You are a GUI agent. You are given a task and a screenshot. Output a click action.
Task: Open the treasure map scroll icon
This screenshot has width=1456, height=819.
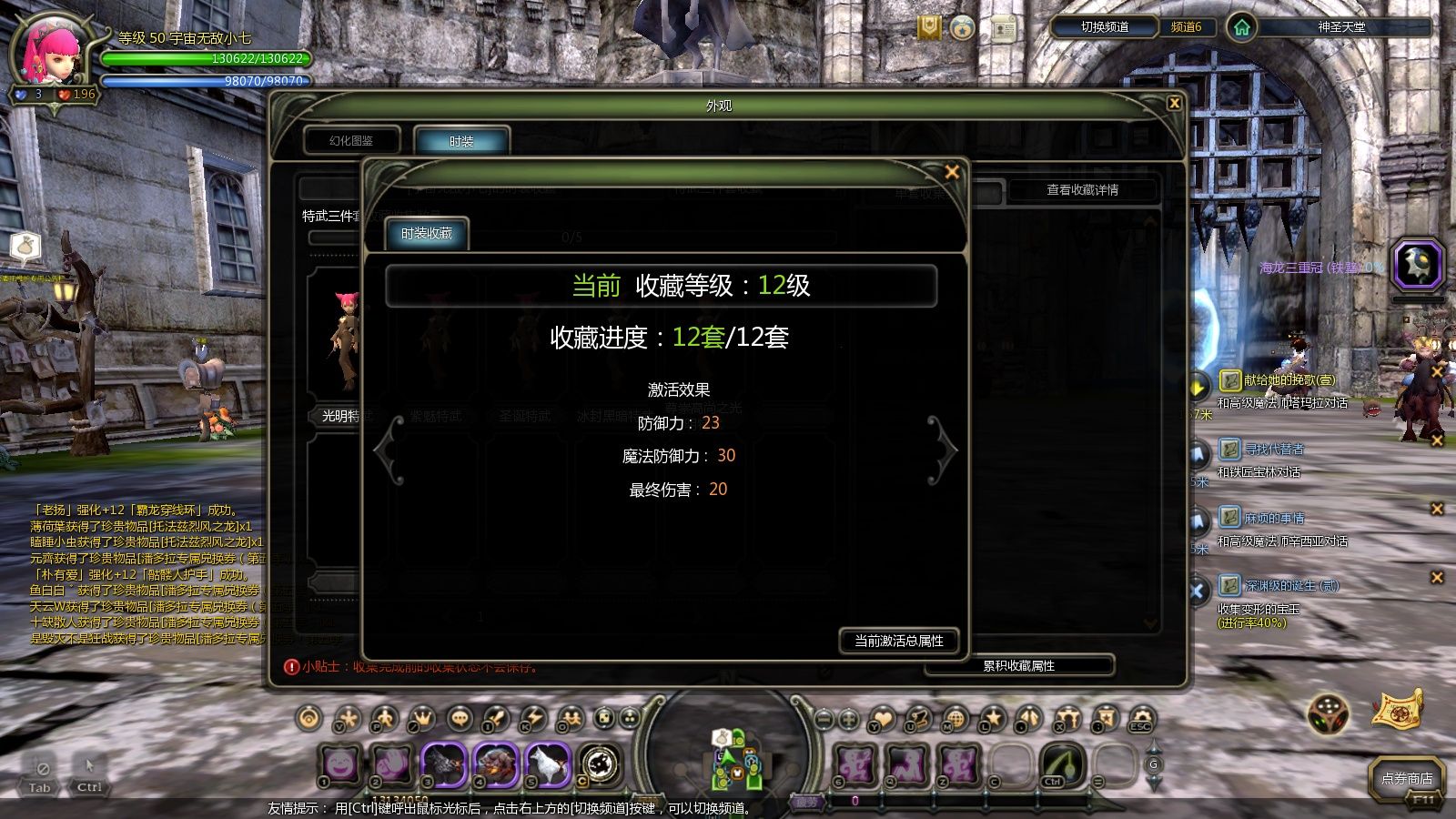[1399, 710]
